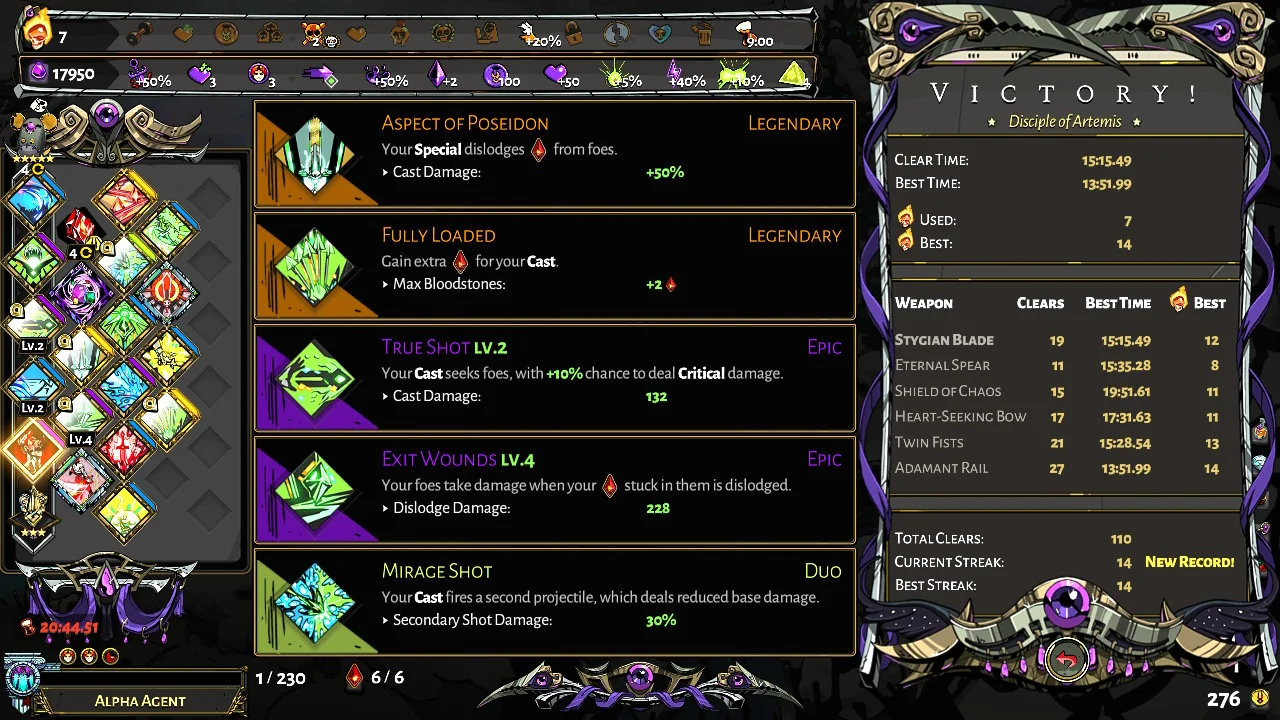Select the bloodstone counter icon at bottom
The height and width of the screenshot is (720, 1280).
click(x=354, y=677)
